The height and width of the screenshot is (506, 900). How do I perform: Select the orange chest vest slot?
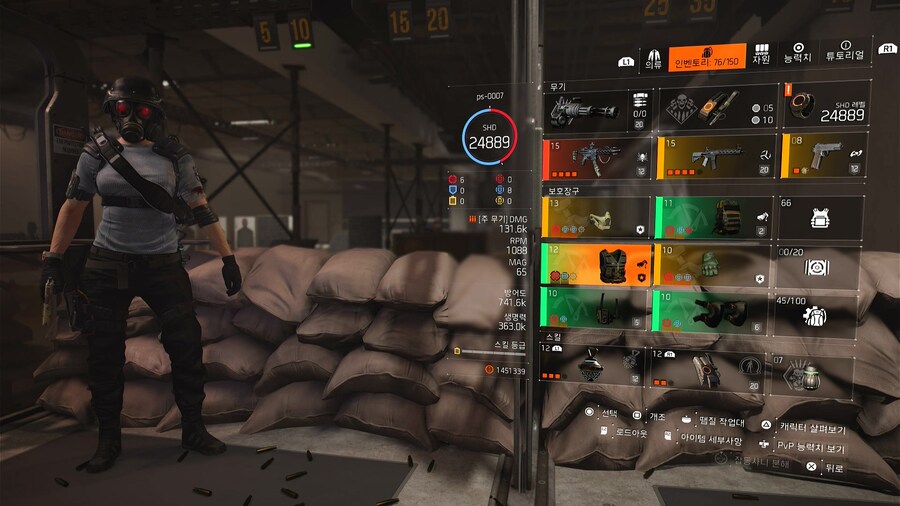coord(597,264)
